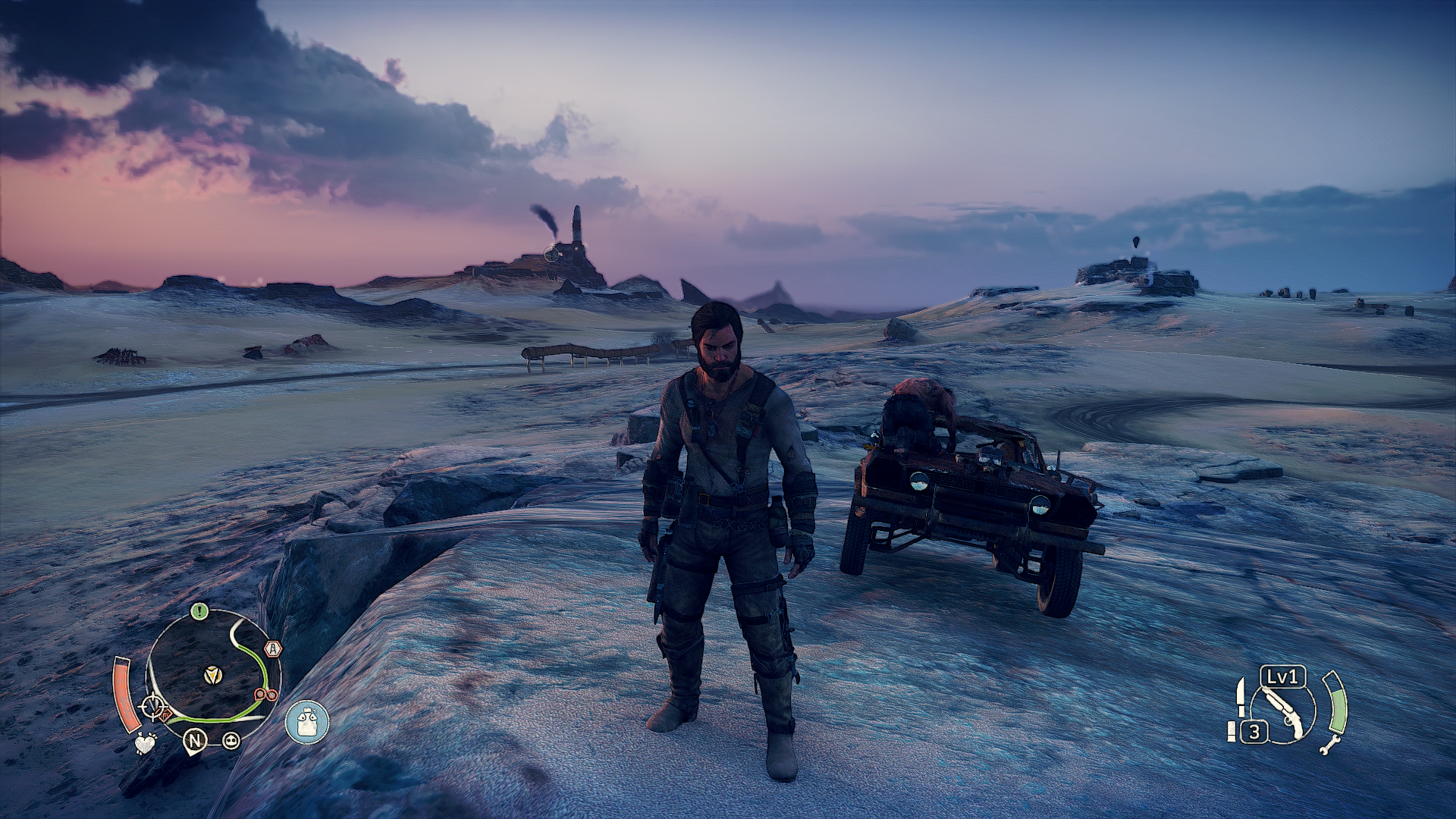Select the red binoculars marker on minimap
This screenshot has height=819, width=1456.
click(265, 695)
